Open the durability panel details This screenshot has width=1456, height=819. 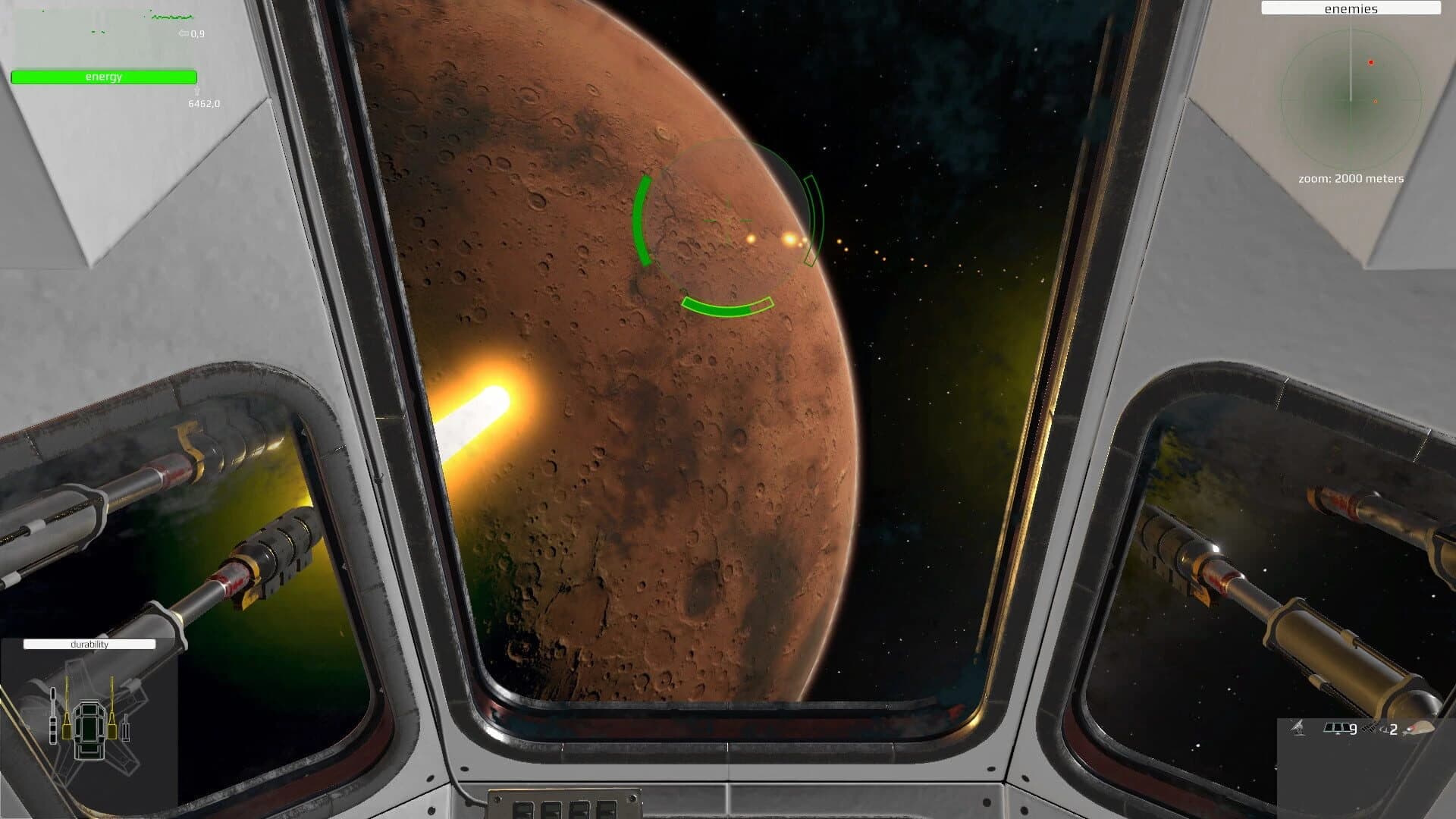pos(89,644)
